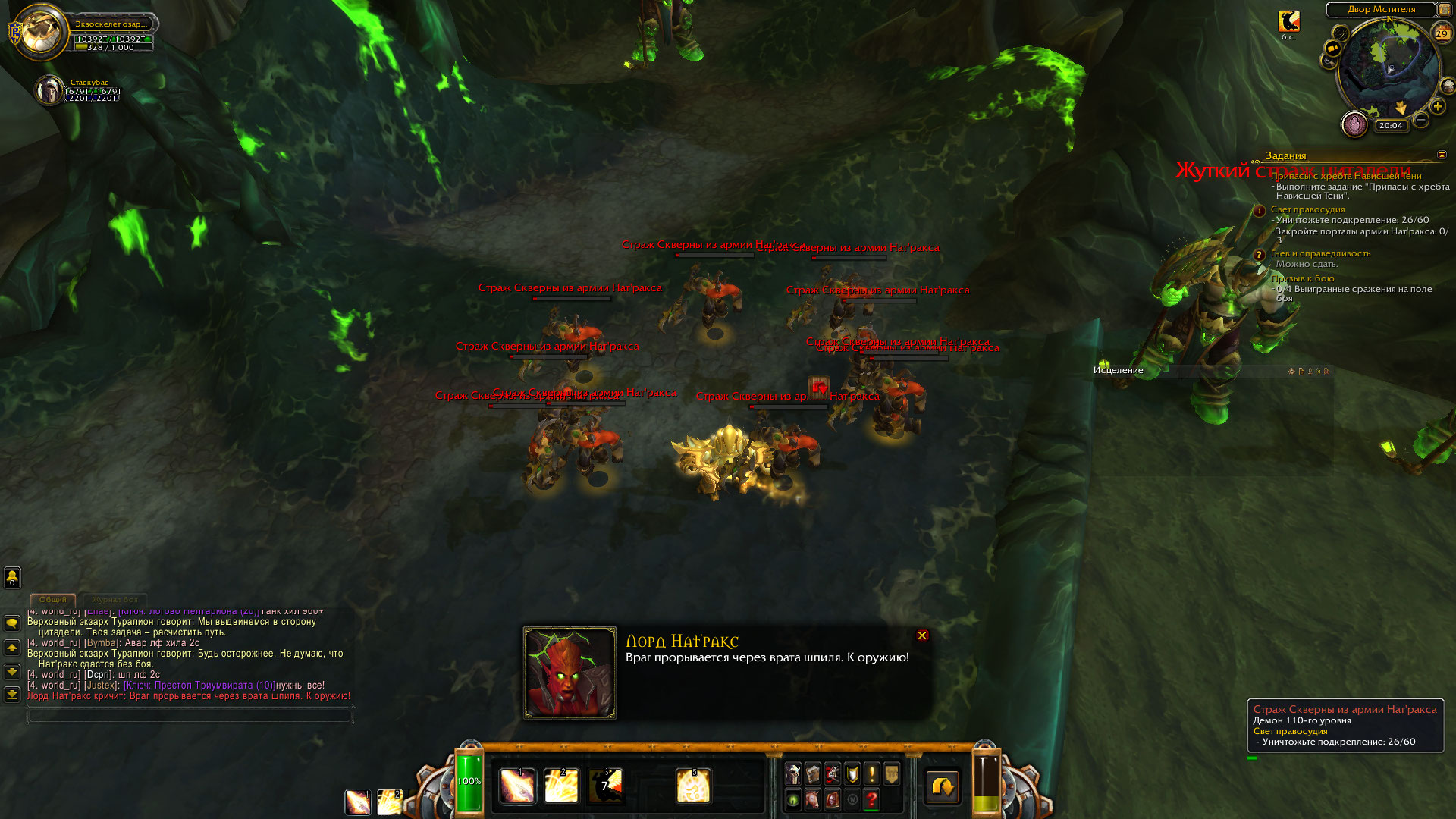This screenshot has height=819, width=1456.
Task: Select the player portrait frame
Action: (41, 32)
